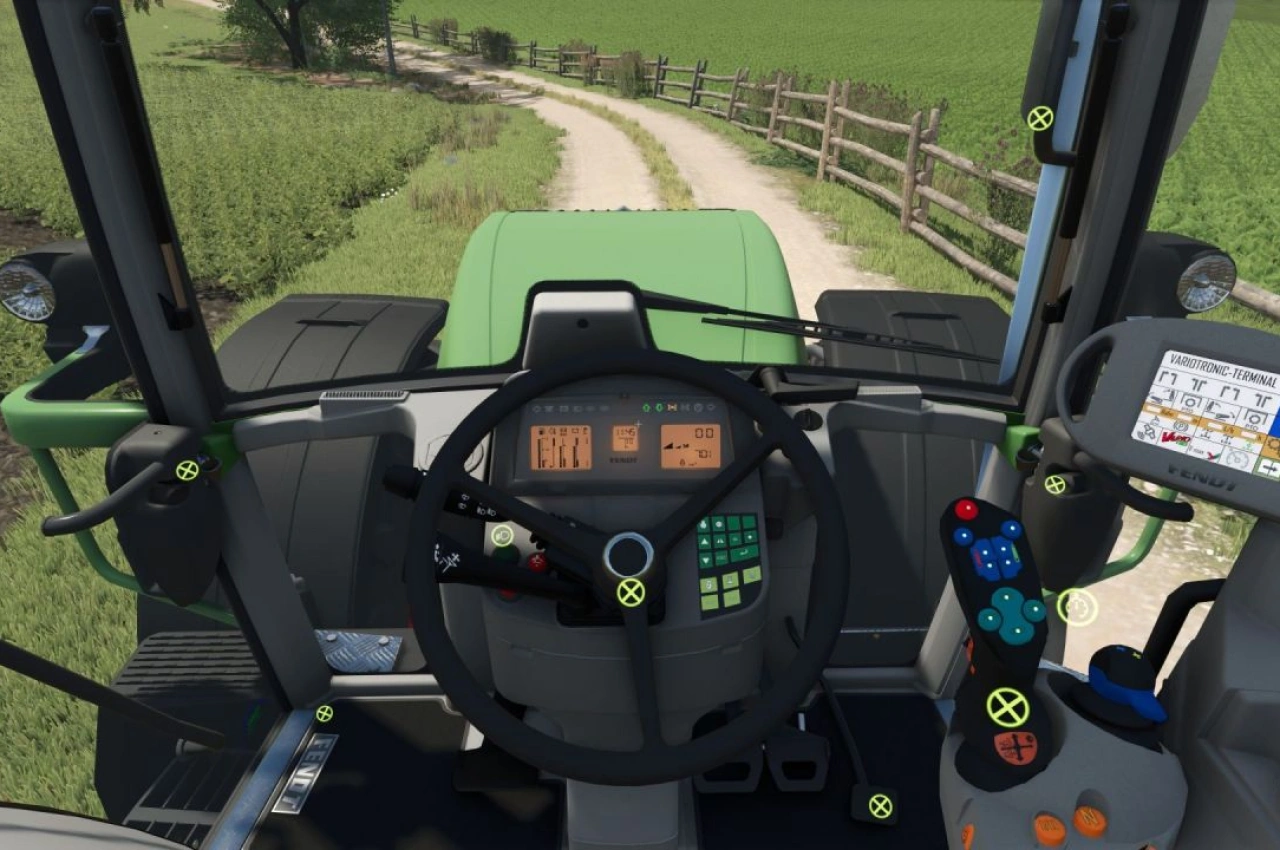The image size is (1280, 850).
Task: Select the green arrow-up key on the dashboard keypad
Action: (x=704, y=541)
